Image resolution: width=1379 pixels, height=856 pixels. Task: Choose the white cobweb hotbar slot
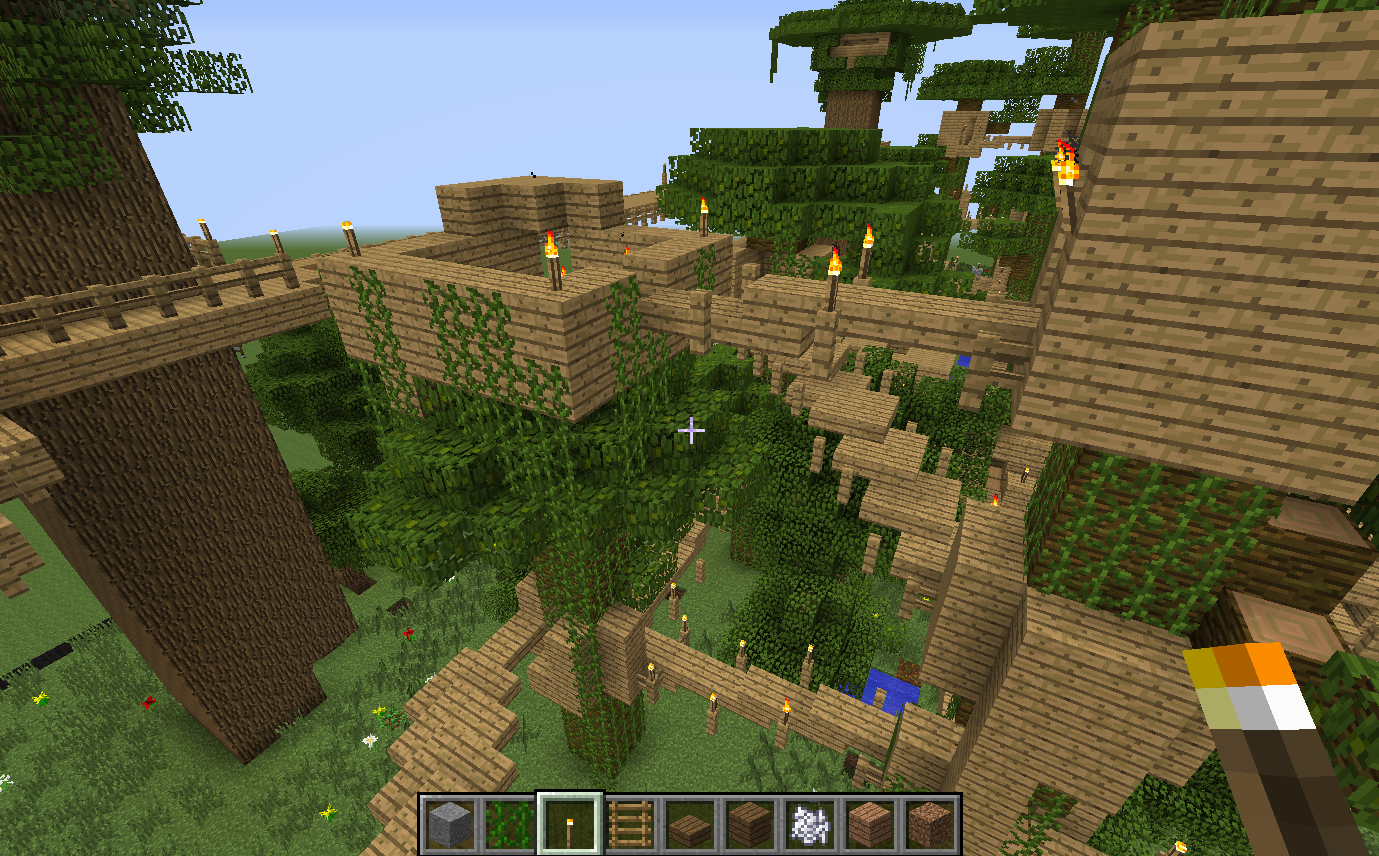click(810, 824)
